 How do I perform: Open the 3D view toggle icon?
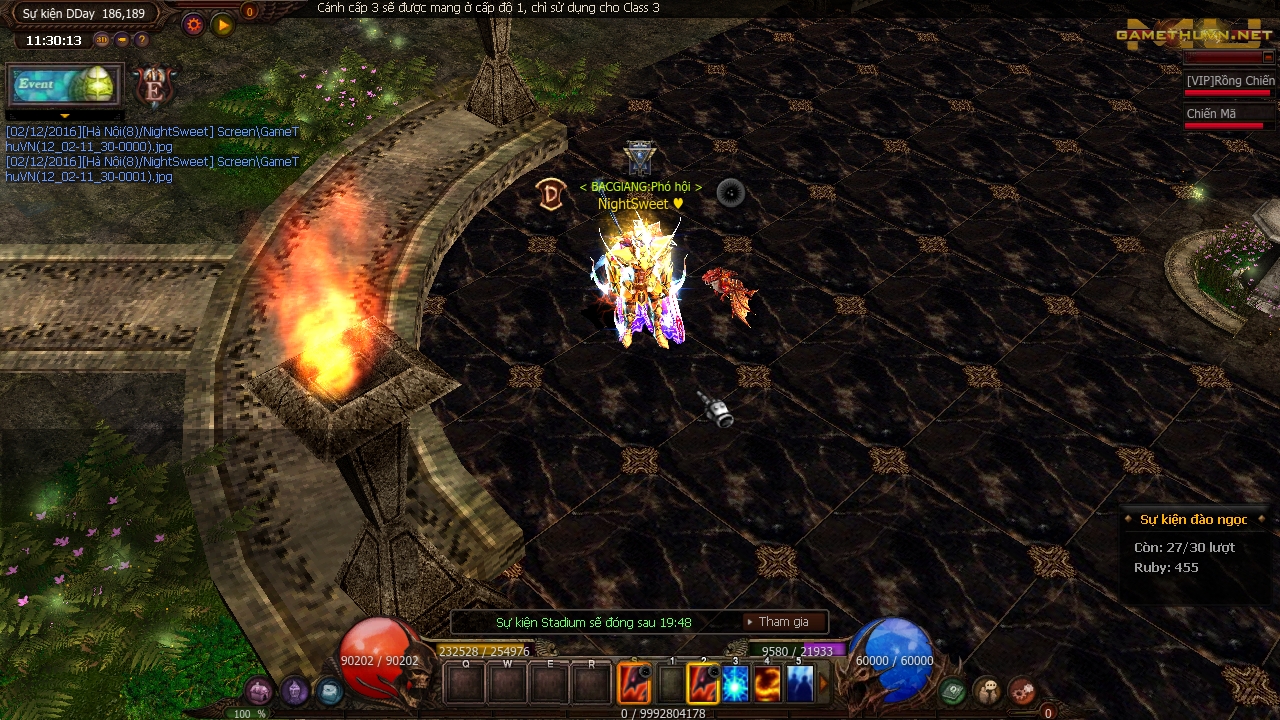[102, 39]
